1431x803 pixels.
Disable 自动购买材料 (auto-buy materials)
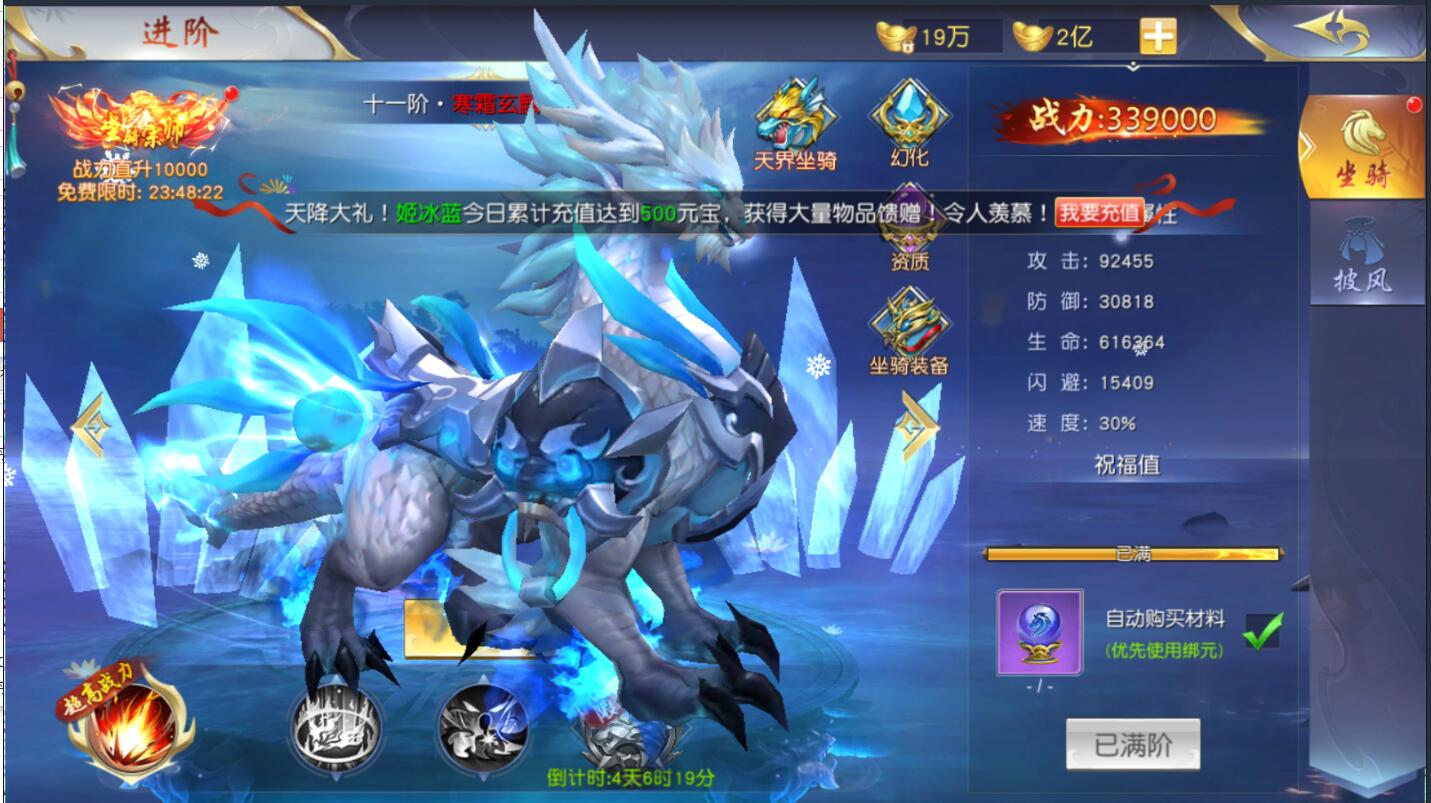[1264, 628]
